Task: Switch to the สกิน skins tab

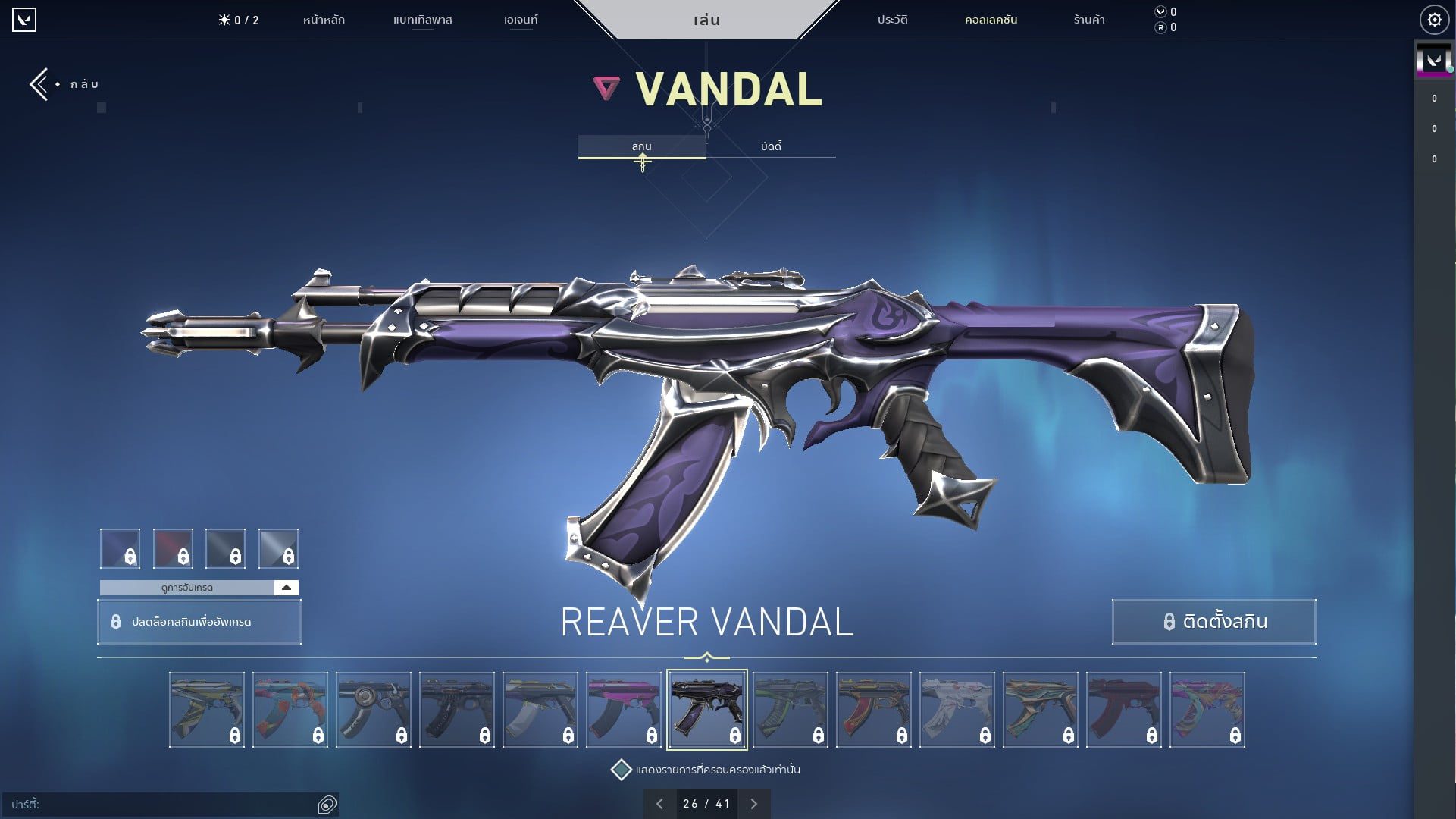Action: point(642,146)
